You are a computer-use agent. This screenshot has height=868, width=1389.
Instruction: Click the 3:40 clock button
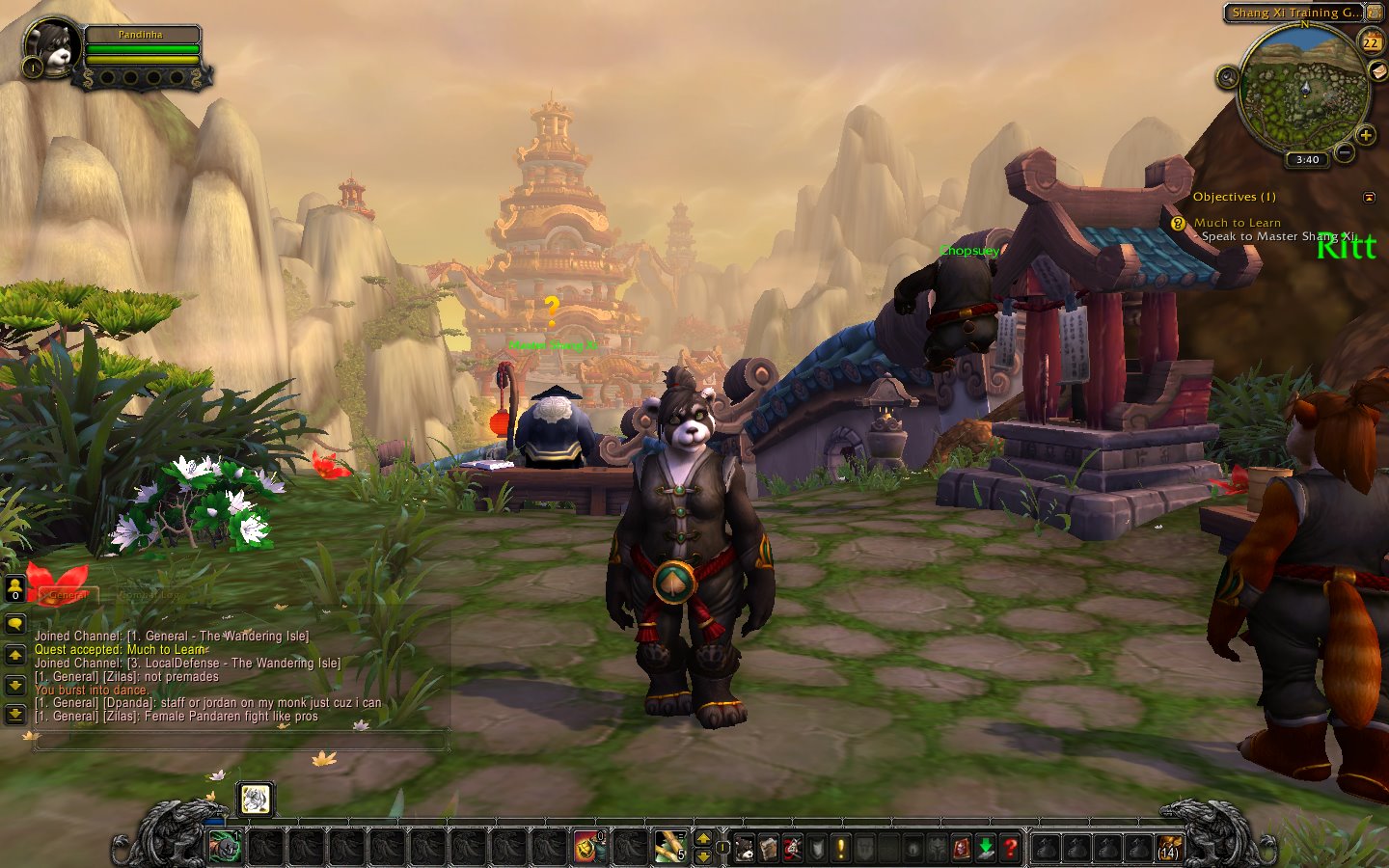coord(1307,159)
